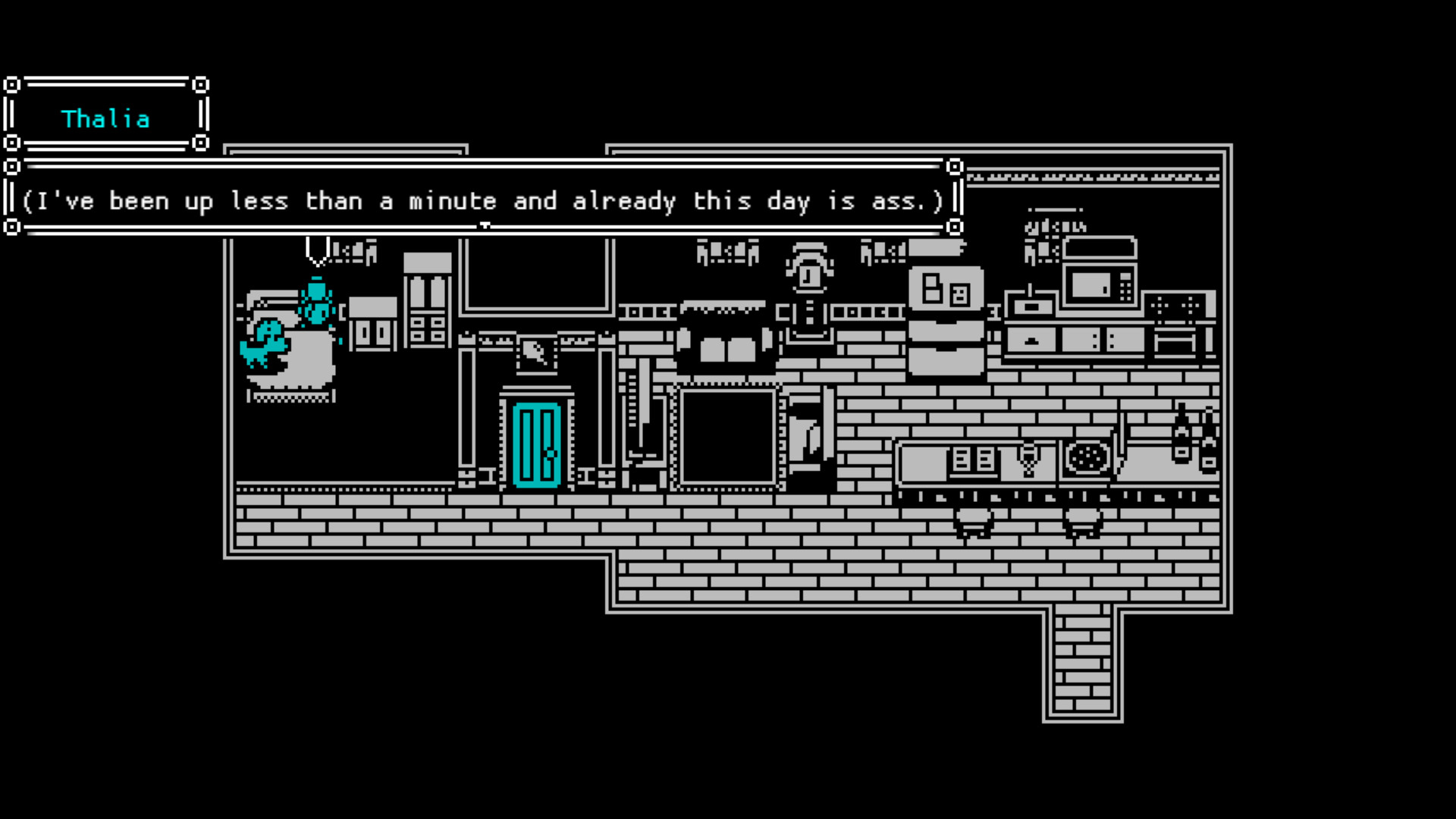Select the Thalia nameplate
The height and width of the screenshot is (819, 1456).
(x=106, y=118)
